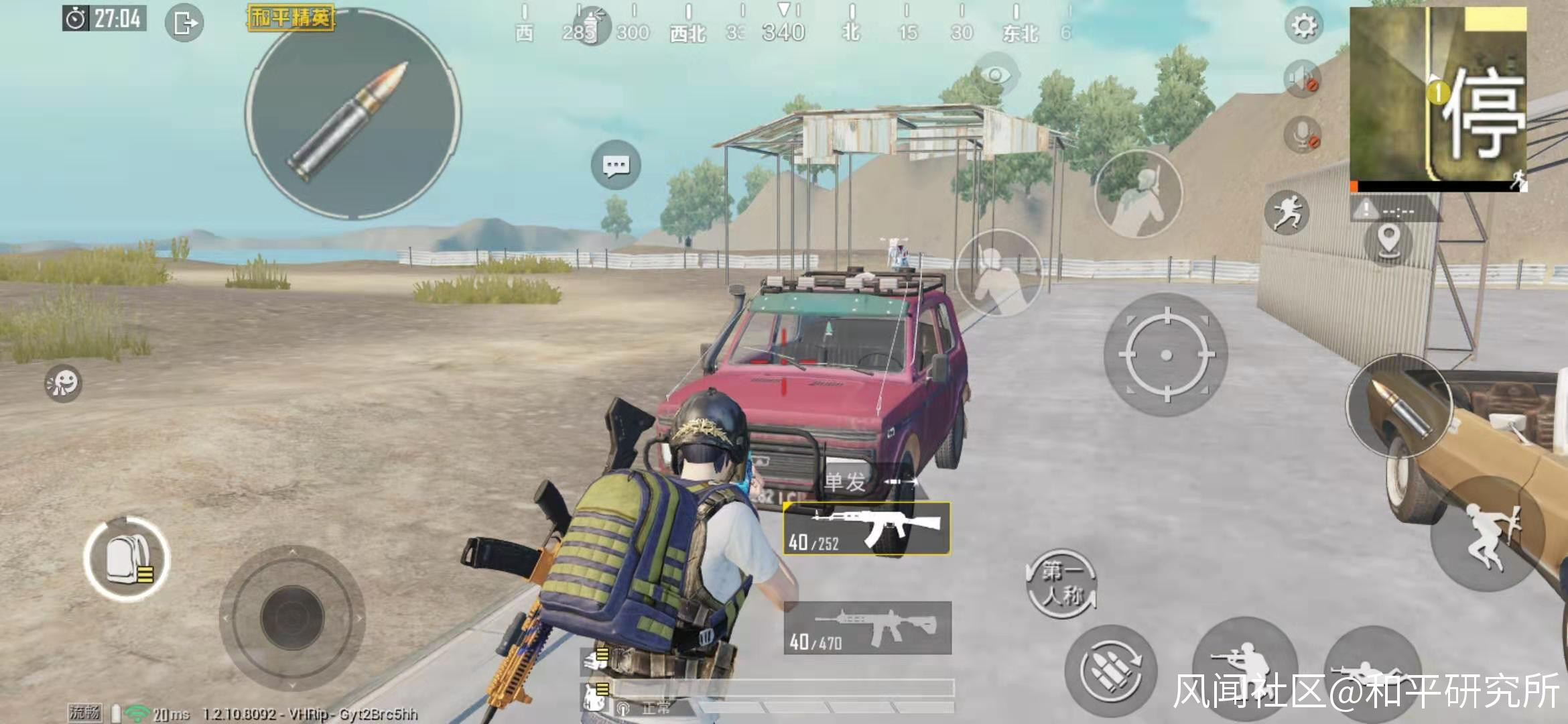Reload using the bullets reload button

point(1111,671)
